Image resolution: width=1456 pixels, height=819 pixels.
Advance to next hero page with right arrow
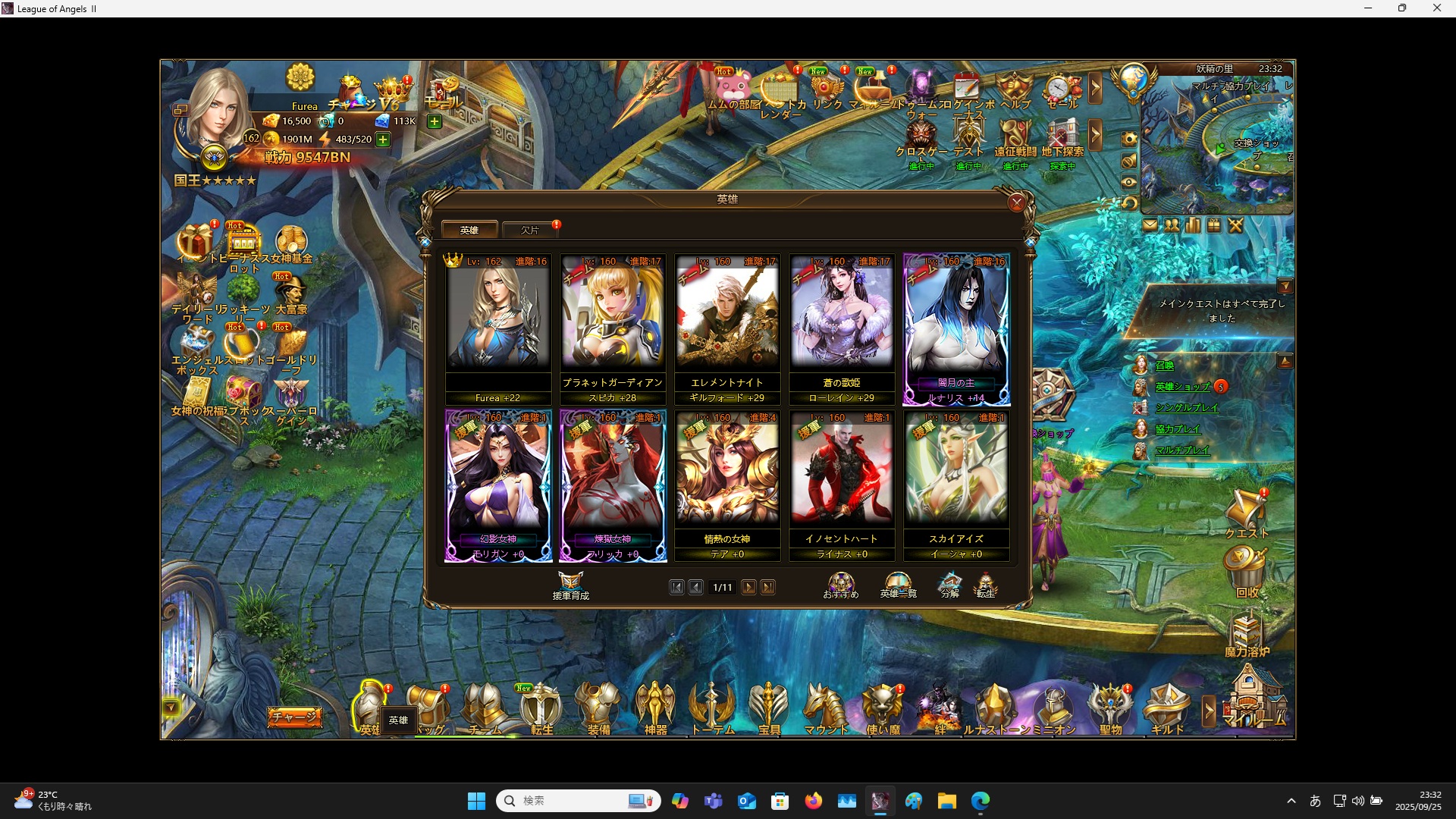(x=749, y=587)
